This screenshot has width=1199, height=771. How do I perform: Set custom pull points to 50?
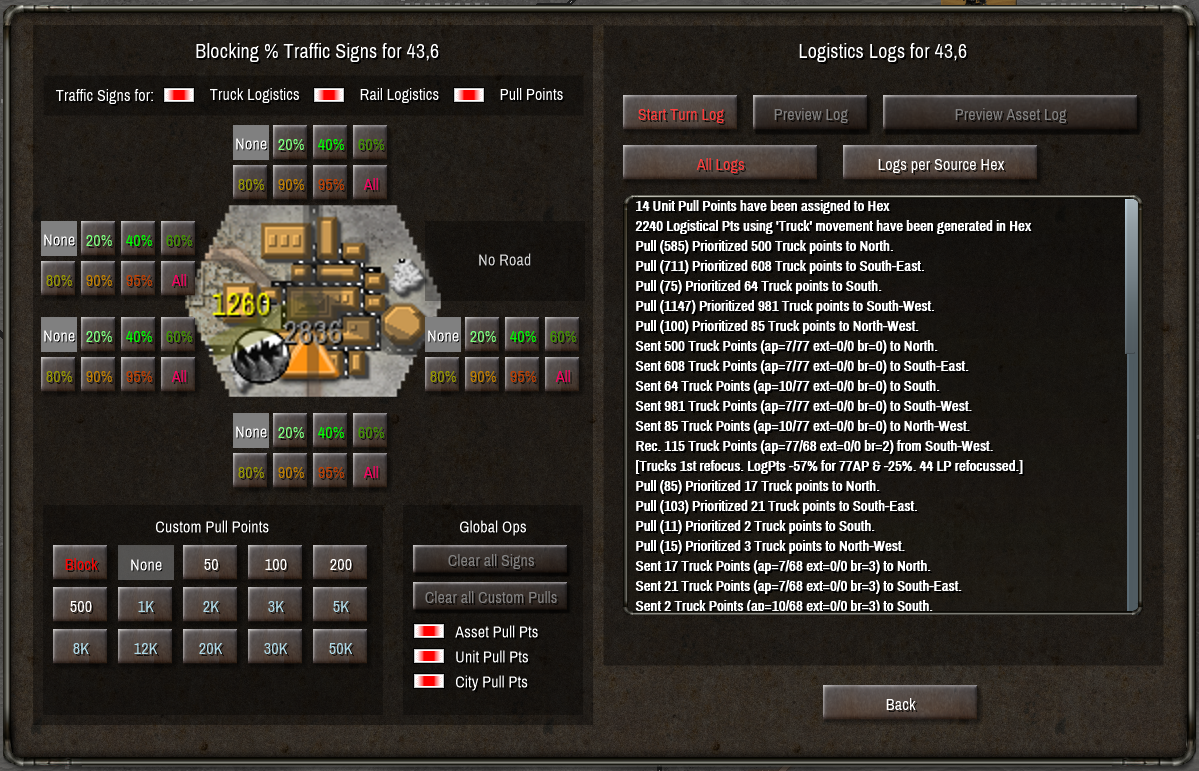pos(211,564)
